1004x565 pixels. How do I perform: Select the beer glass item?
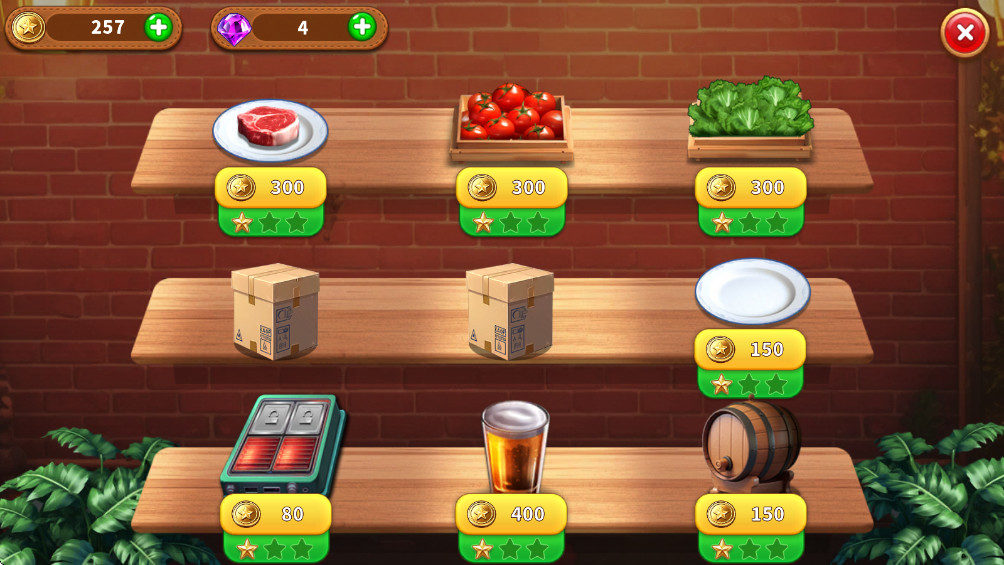tap(514, 446)
